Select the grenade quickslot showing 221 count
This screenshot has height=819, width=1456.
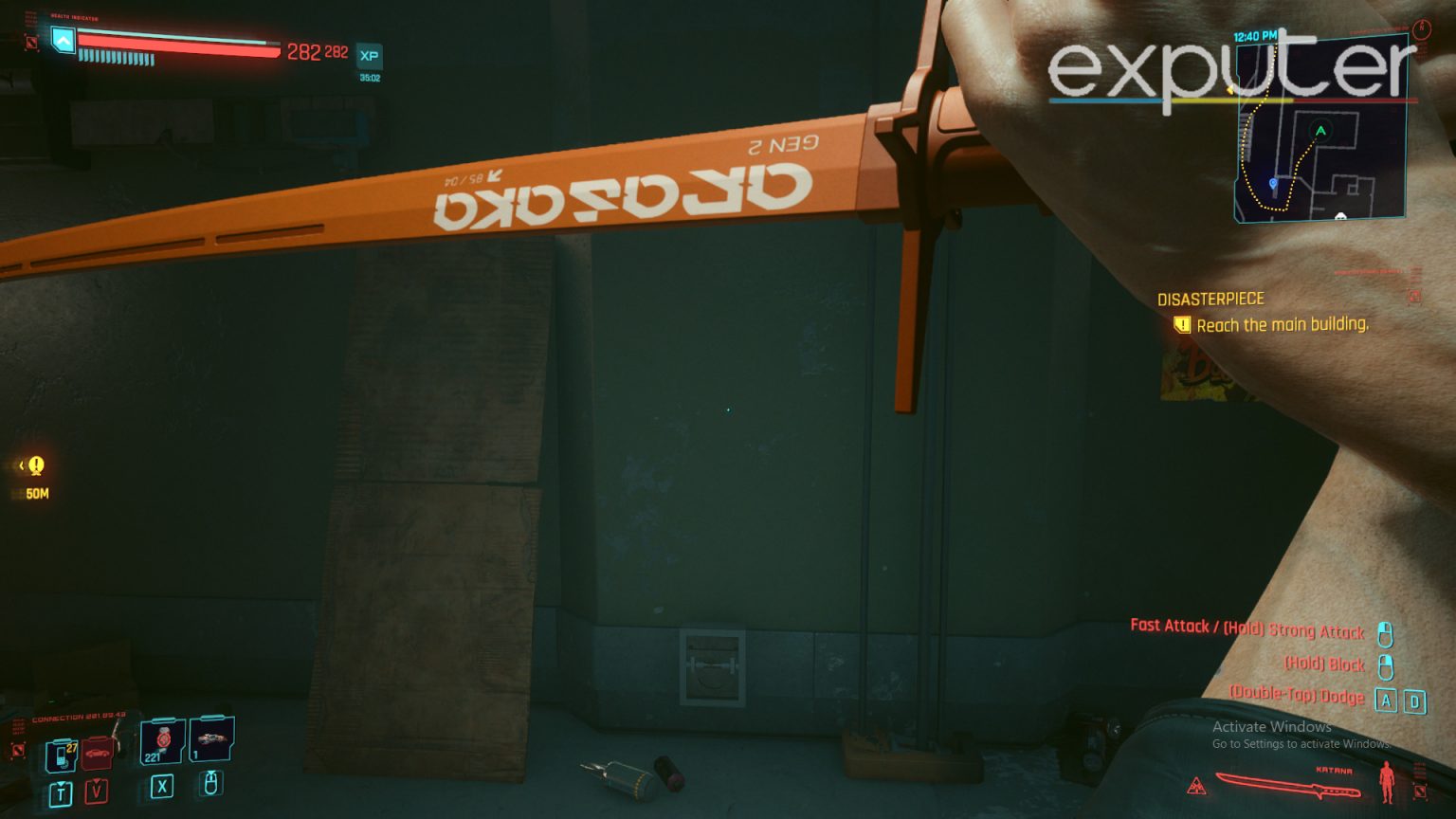click(162, 742)
